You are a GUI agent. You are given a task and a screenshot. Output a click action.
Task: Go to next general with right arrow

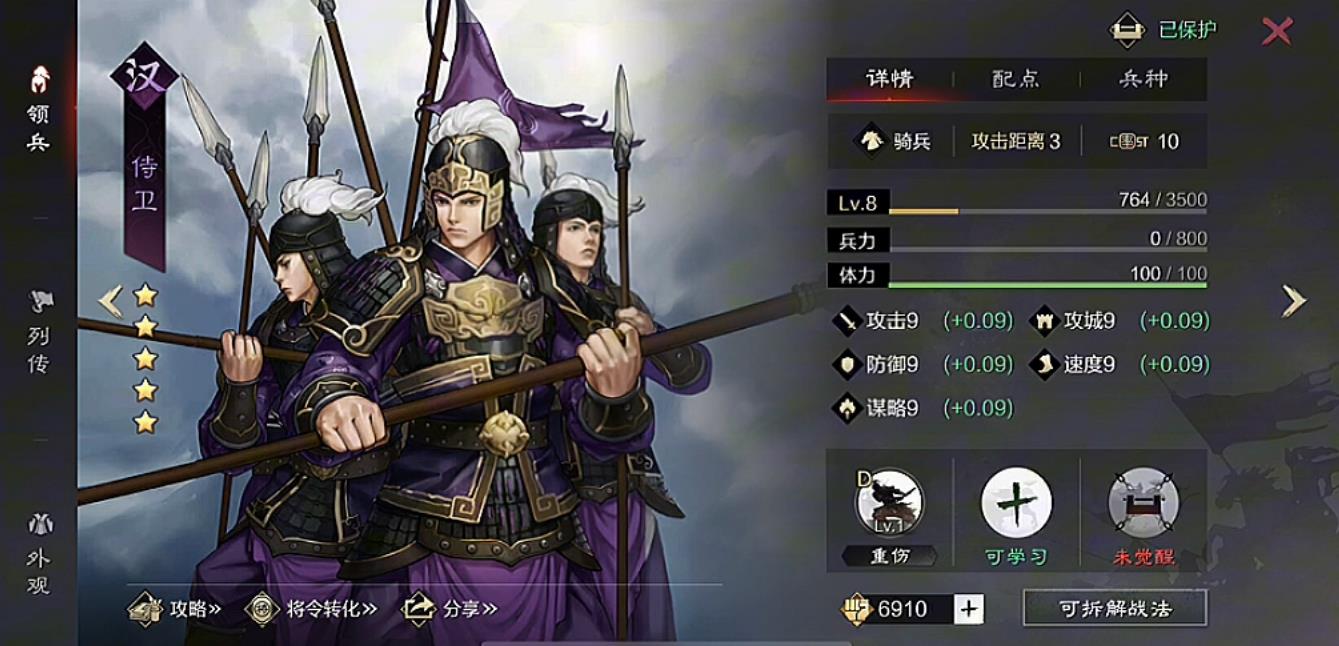point(1294,300)
